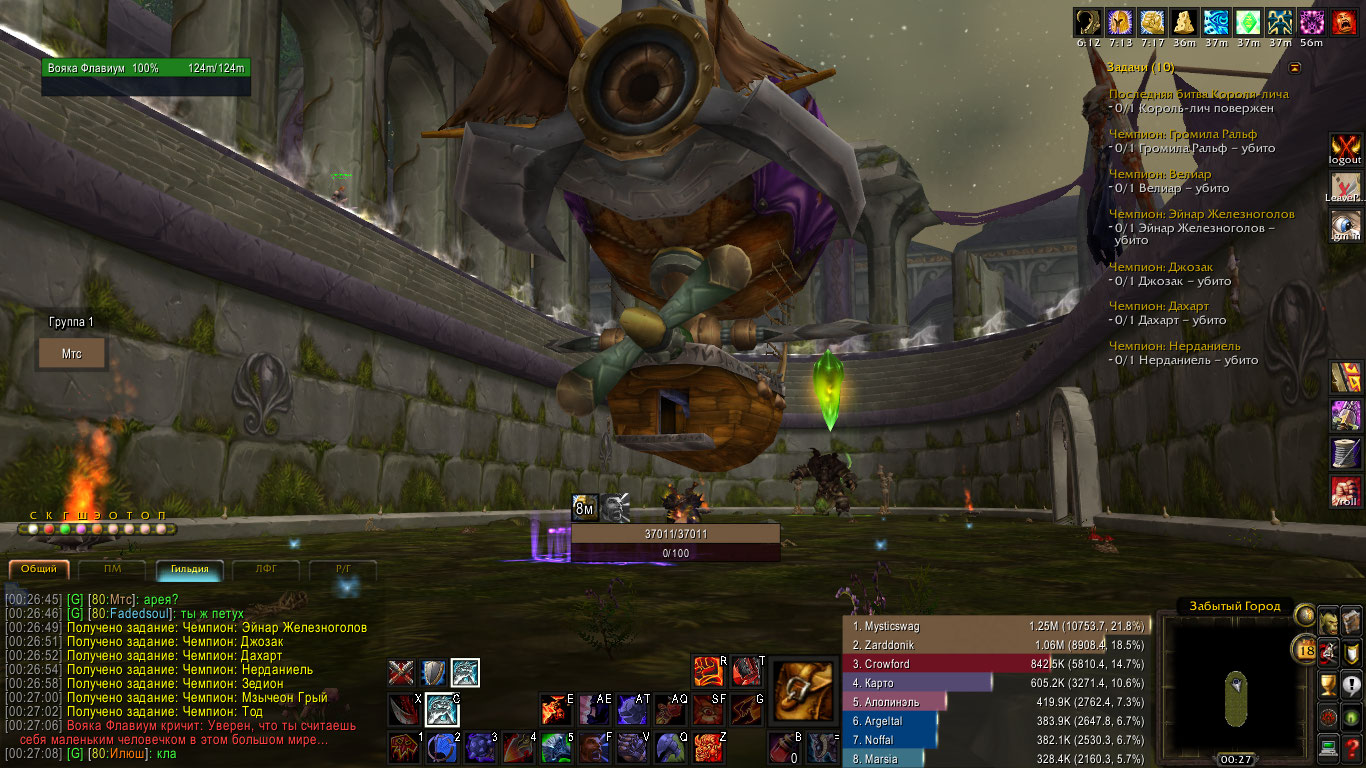Use the roll macro fist icon
The height and width of the screenshot is (768, 1366).
click(x=1345, y=491)
